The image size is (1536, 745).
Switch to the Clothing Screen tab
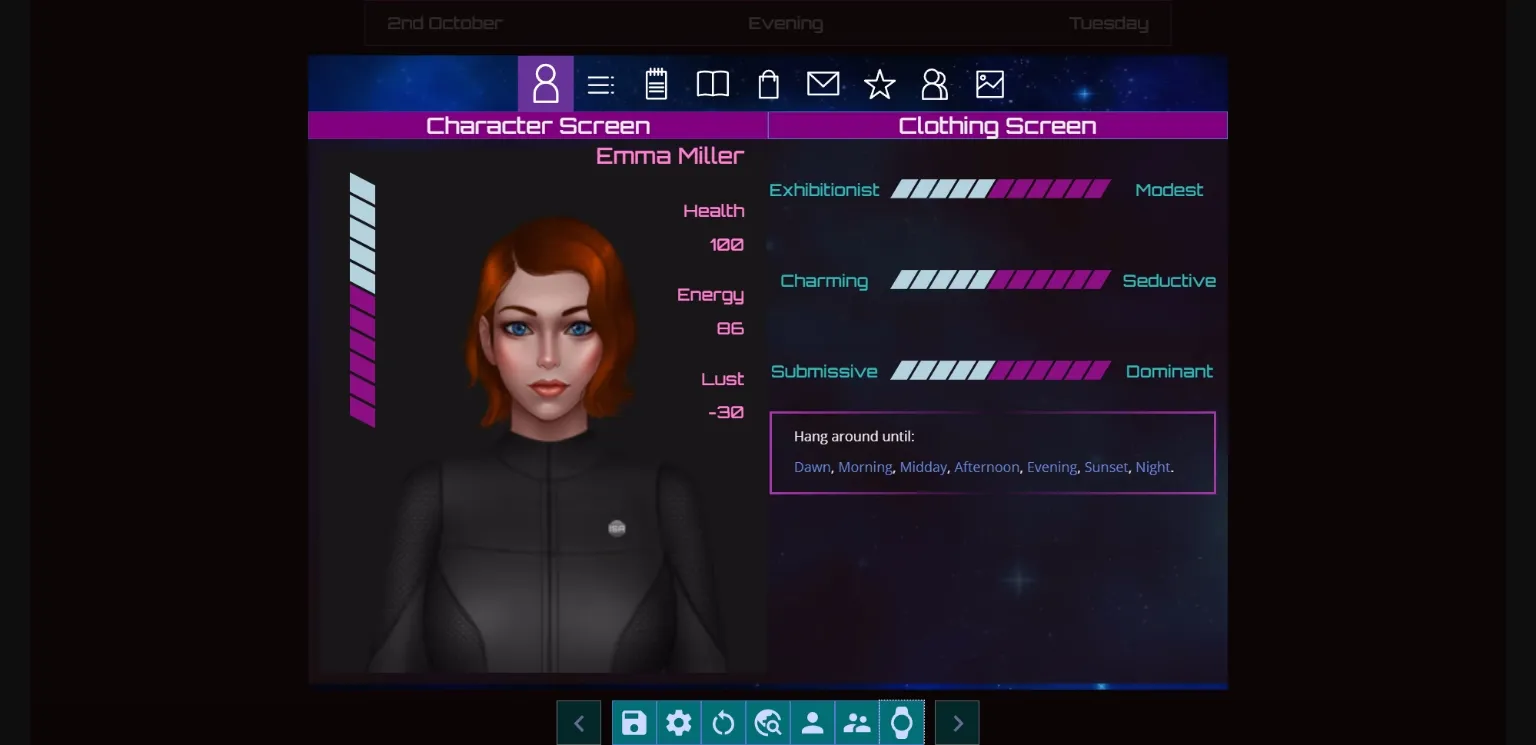[x=997, y=125]
